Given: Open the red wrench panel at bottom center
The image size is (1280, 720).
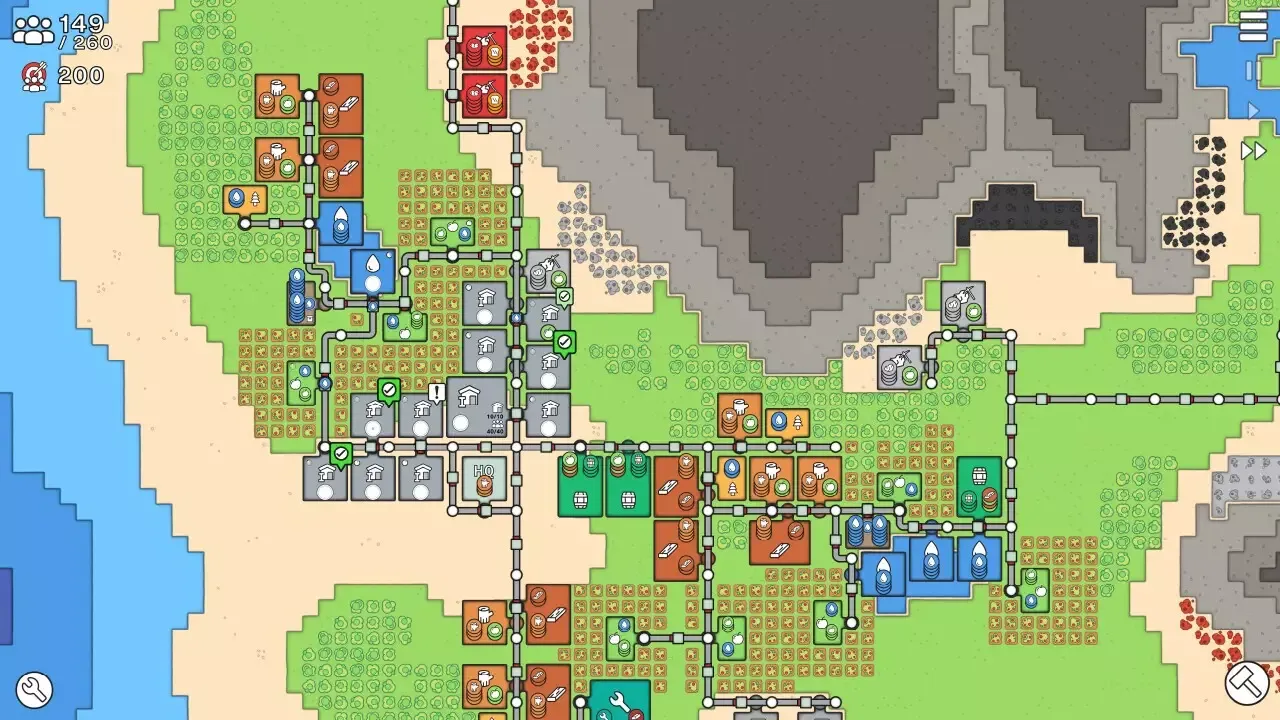Looking at the screenshot, I should pyautogui.click(x=622, y=708).
